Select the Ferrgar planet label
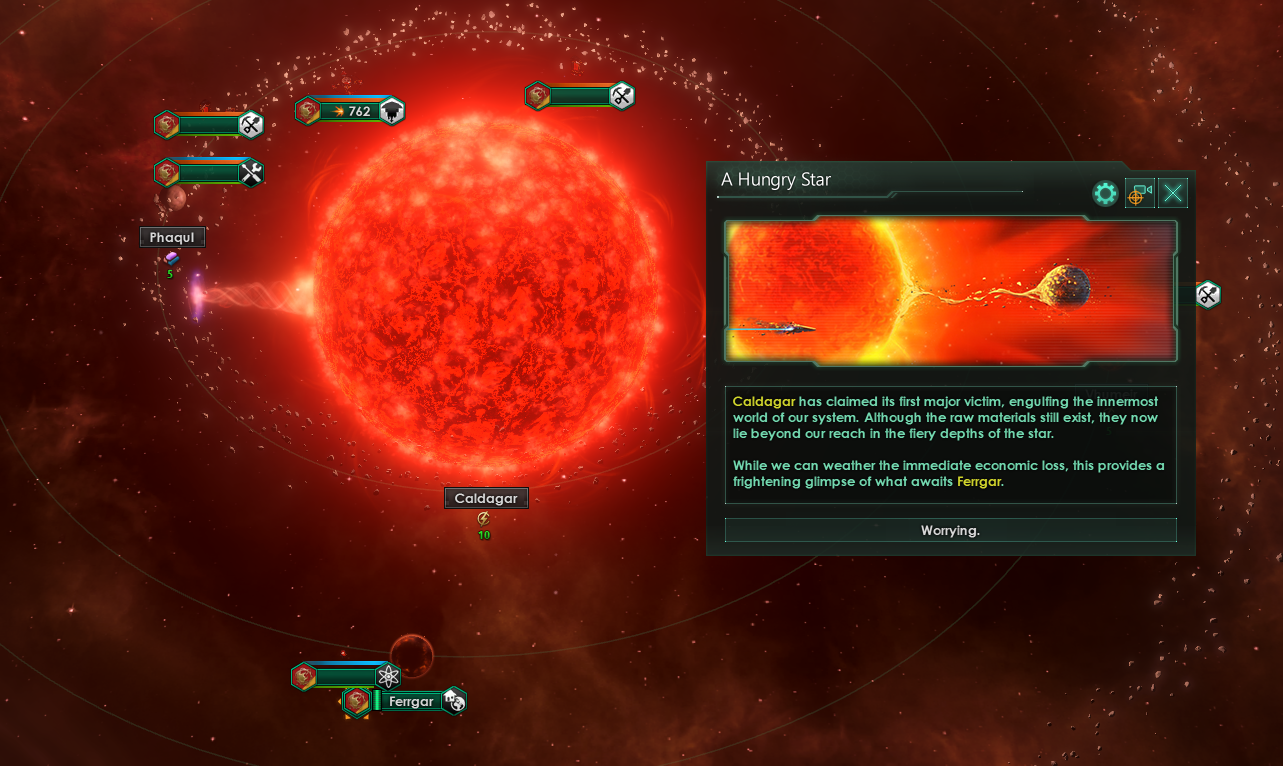The width and height of the screenshot is (1283, 766). point(411,701)
